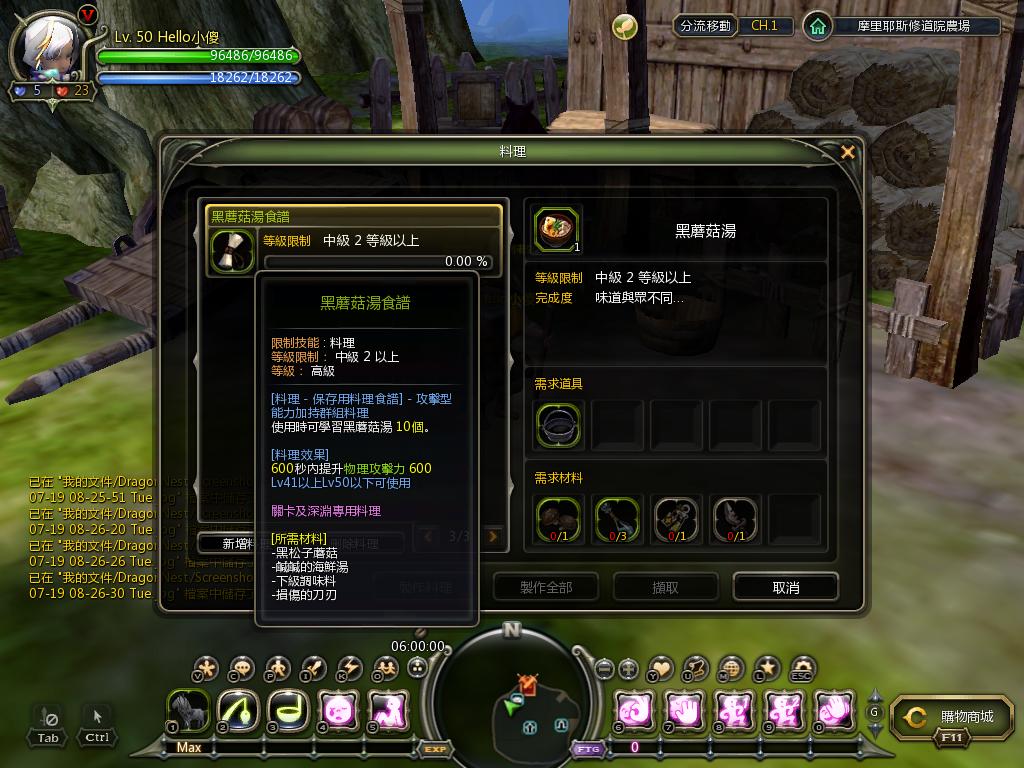Screen dimensions: 1024x768
Task: Click the black mushroom soup result icon
Action: [x=557, y=230]
